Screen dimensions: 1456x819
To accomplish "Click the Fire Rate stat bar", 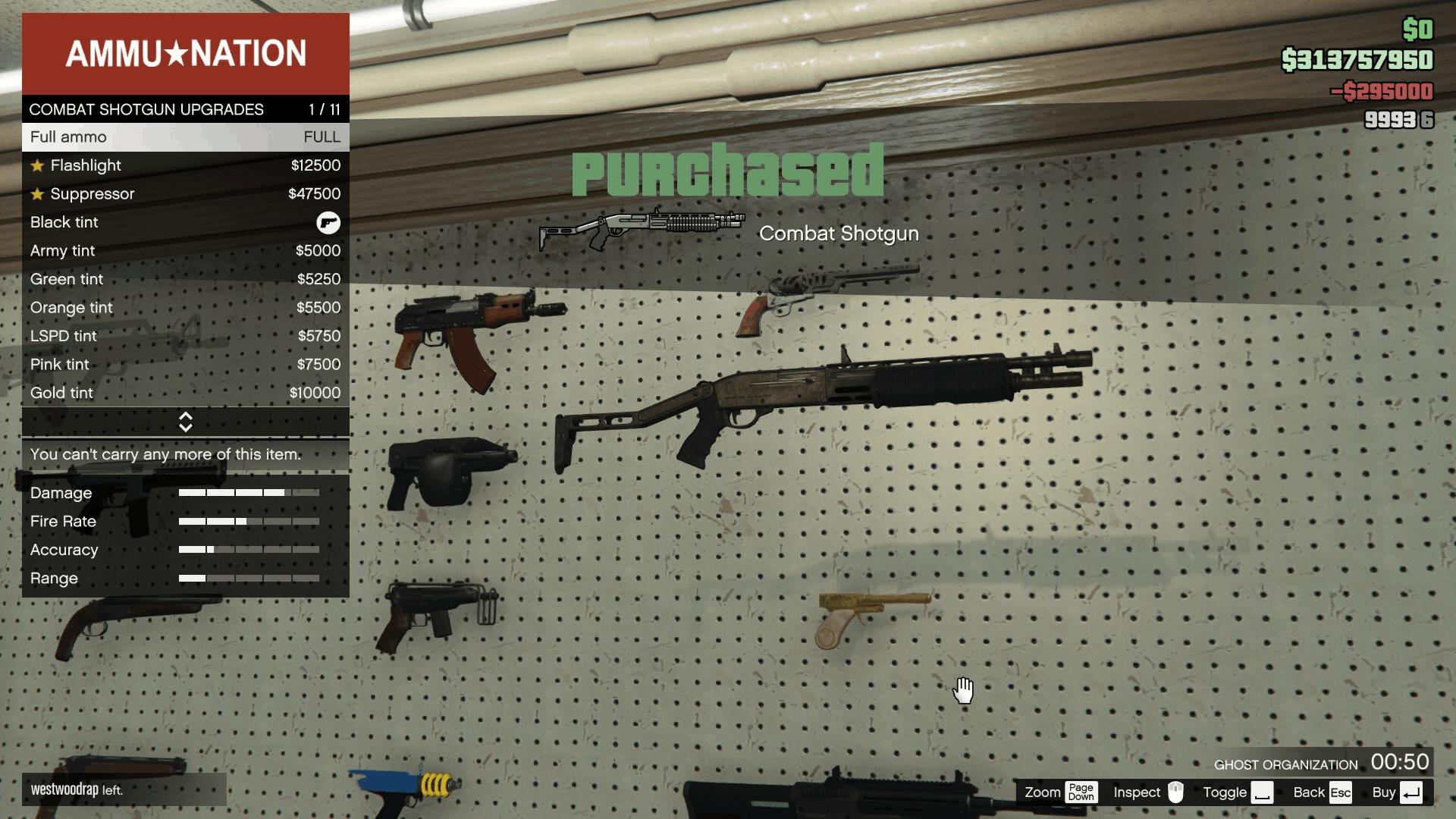I will (x=248, y=522).
